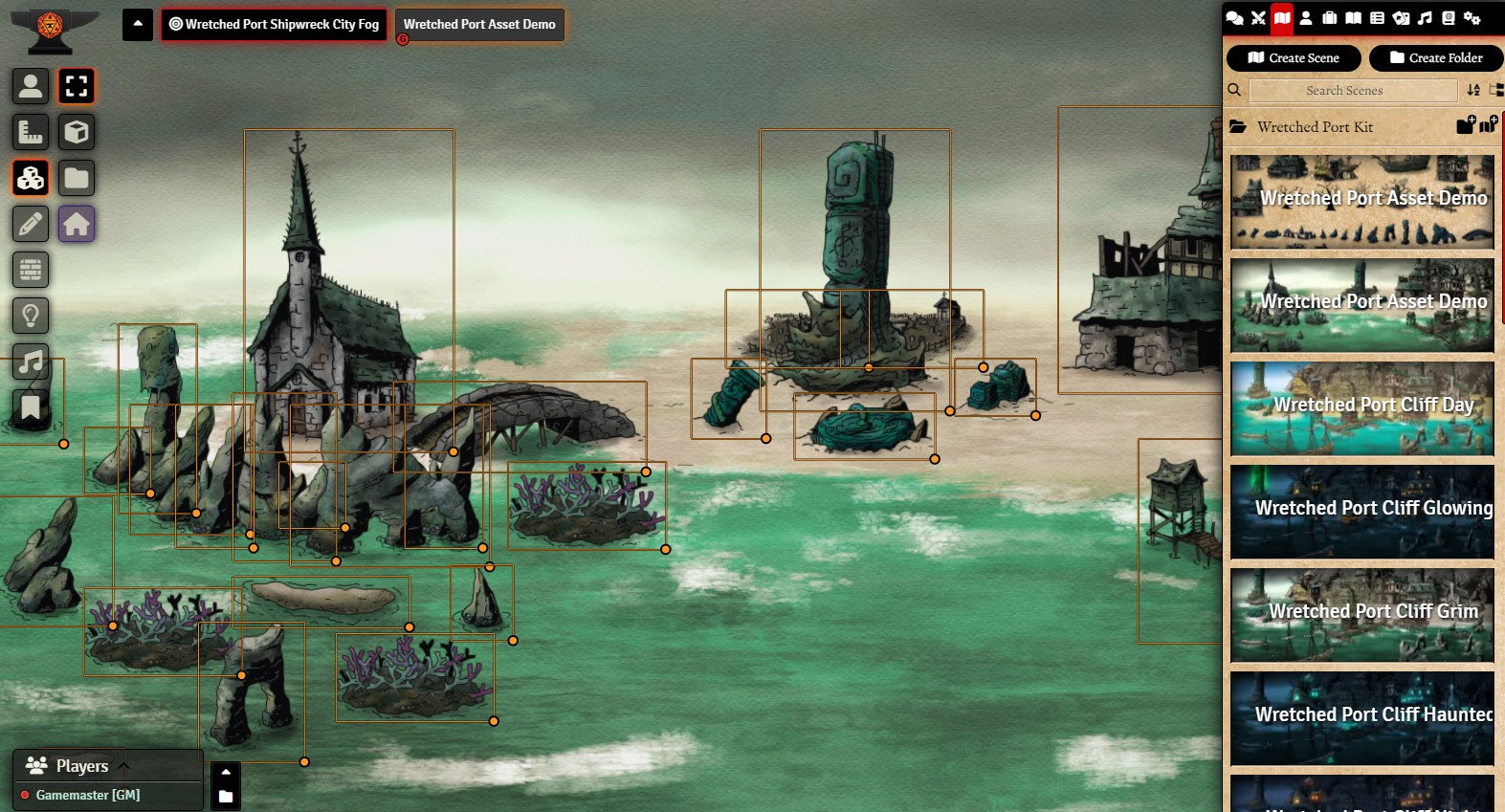
Task: Open the wall controls brick icon
Action: coord(31,270)
